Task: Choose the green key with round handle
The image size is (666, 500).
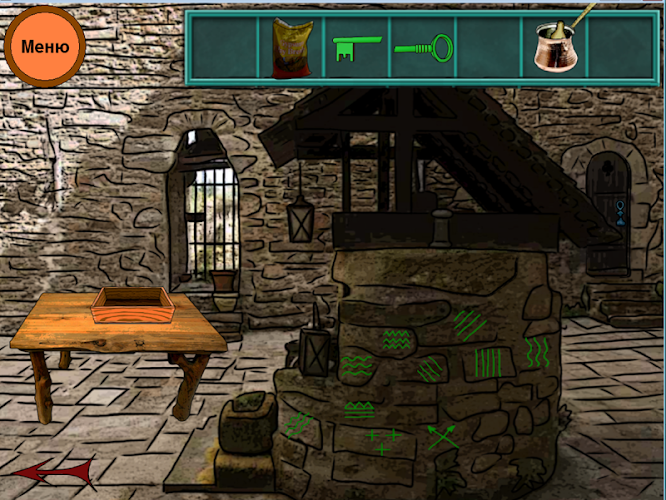Action: [424, 46]
